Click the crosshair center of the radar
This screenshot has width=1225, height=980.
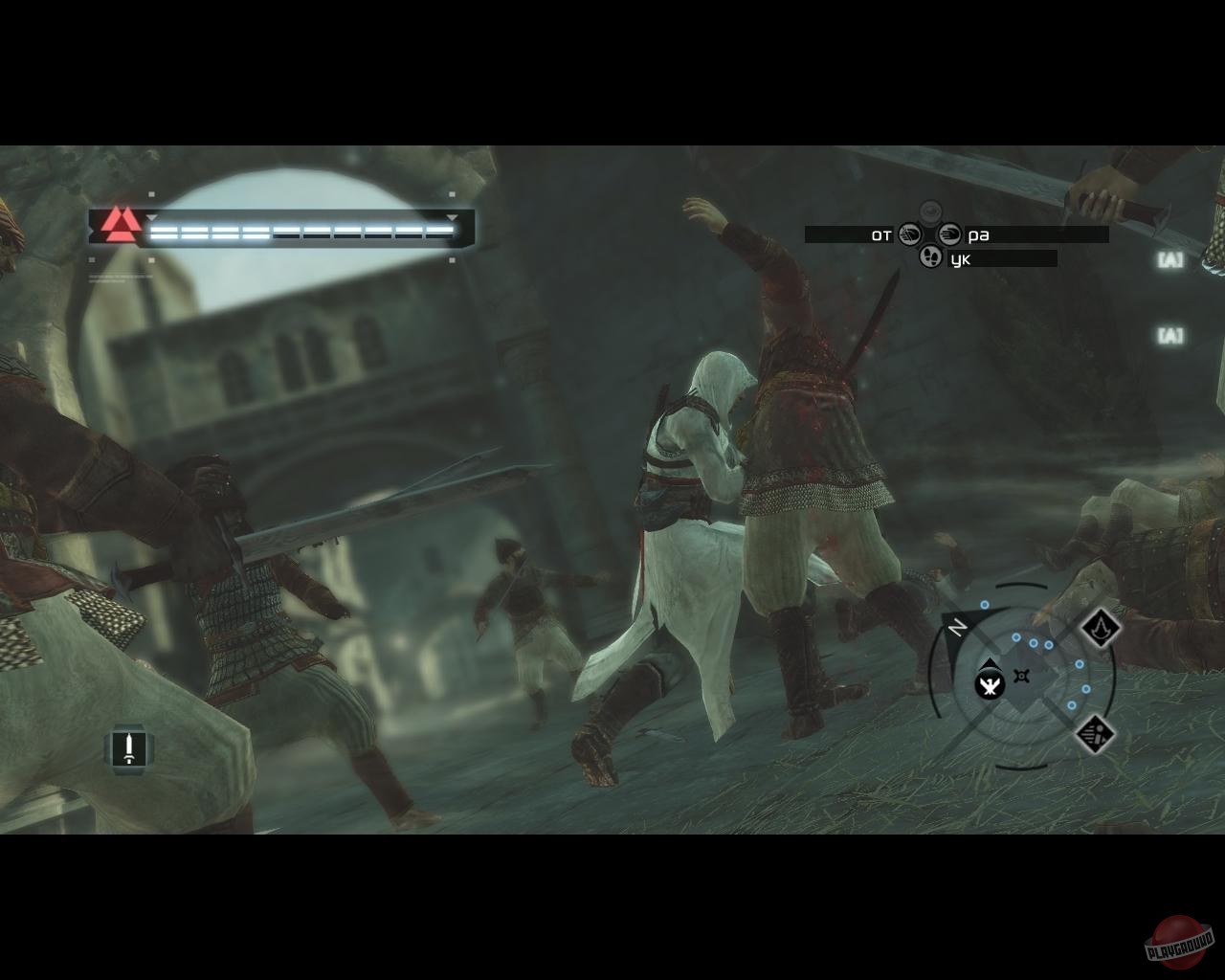[1021, 676]
